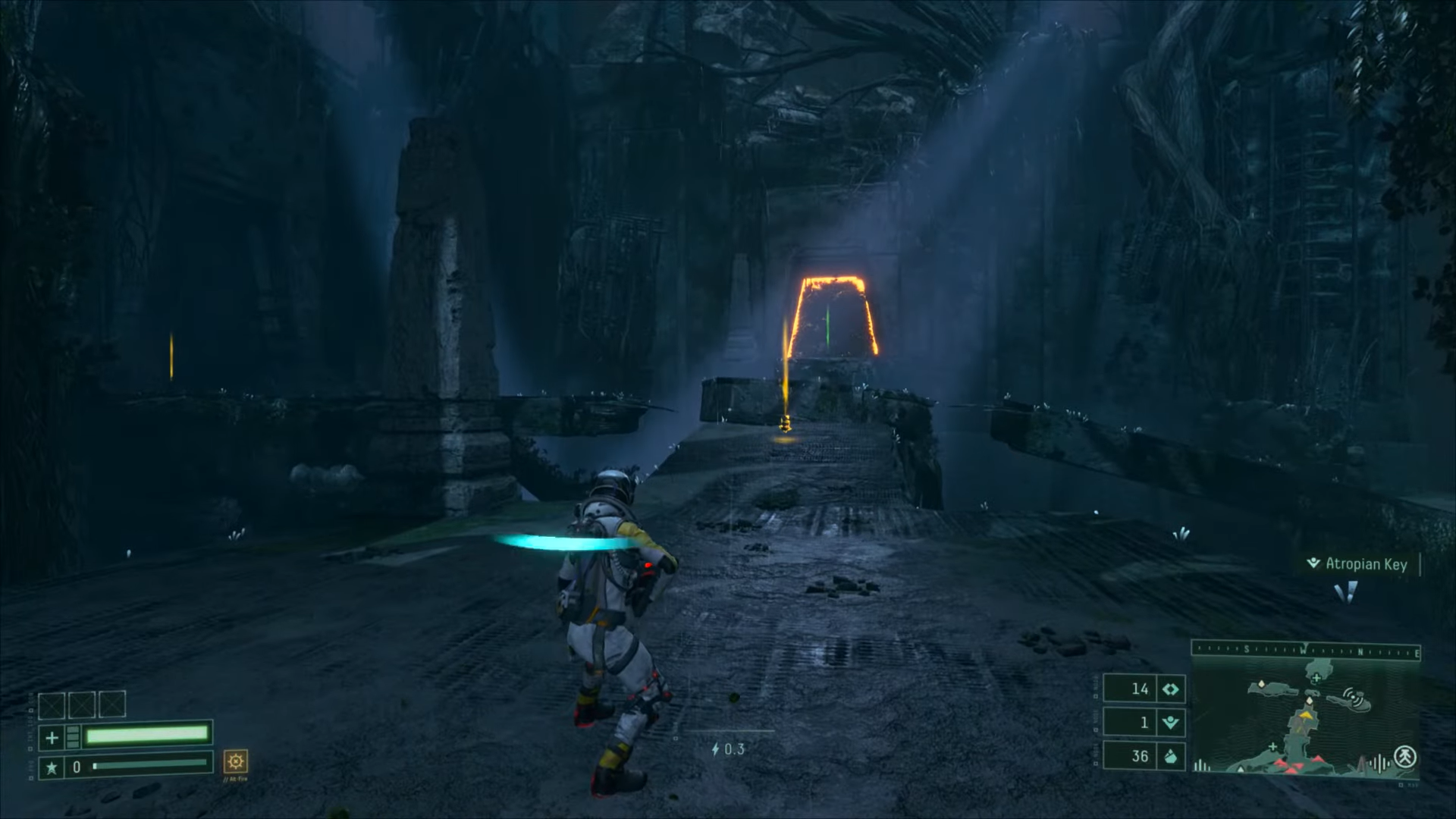Screen dimensions: 1456x819
Task: Click the weapon proficiency star icon
Action: coord(52,767)
